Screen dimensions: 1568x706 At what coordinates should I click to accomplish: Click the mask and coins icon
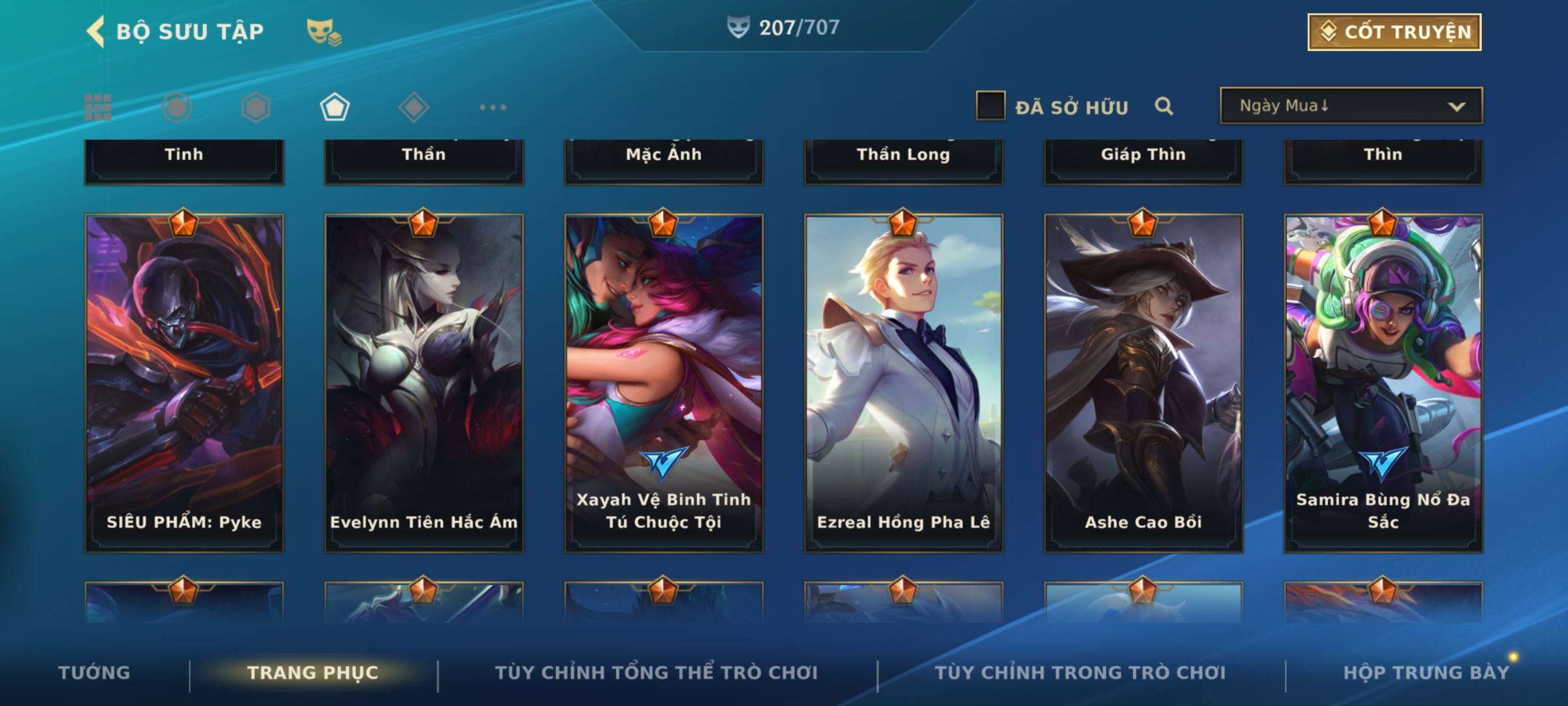click(x=324, y=31)
